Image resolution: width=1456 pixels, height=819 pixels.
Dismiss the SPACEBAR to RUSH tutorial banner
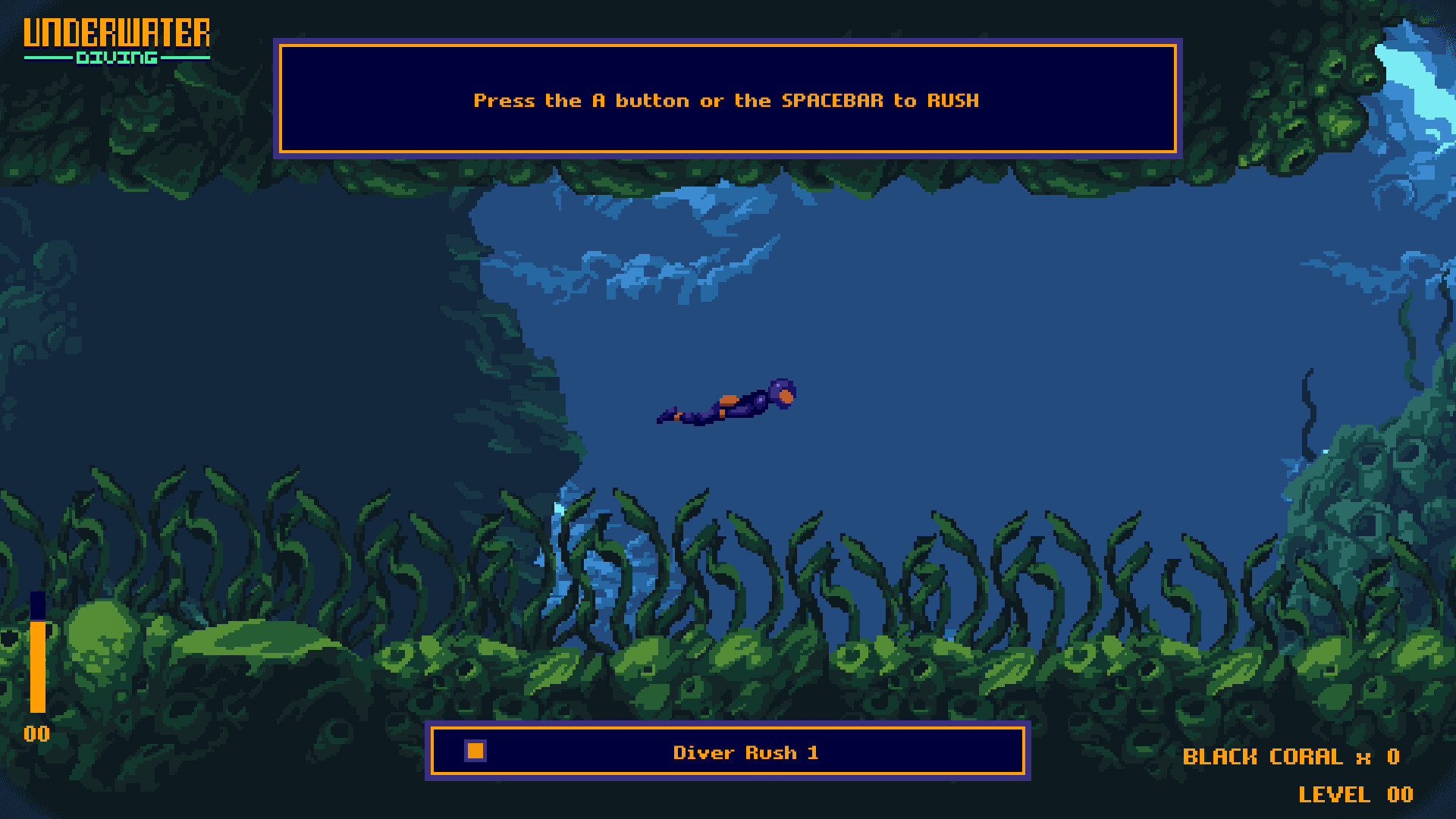click(726, 99)
